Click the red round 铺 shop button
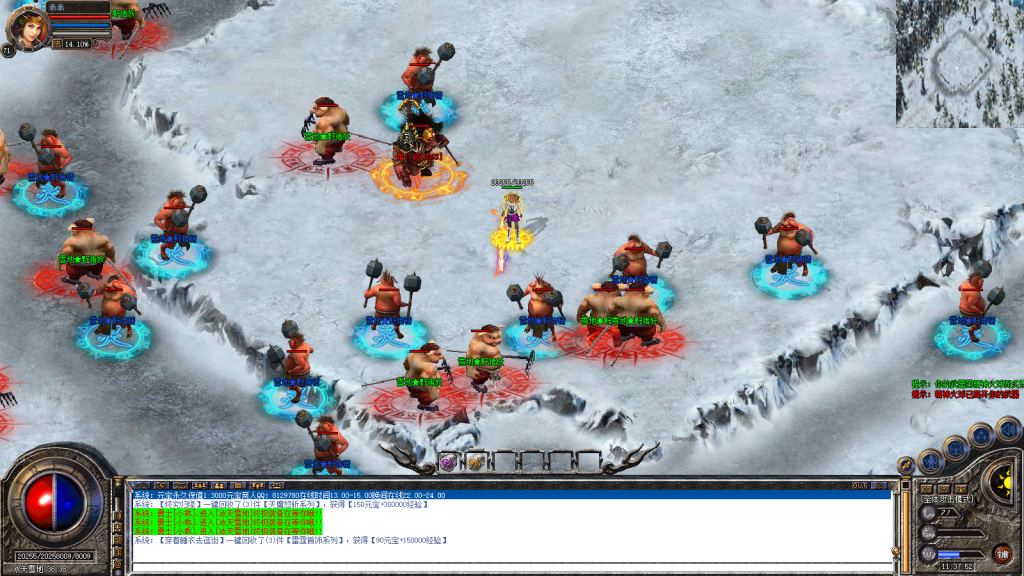1024x576 pixels. 1001,553
